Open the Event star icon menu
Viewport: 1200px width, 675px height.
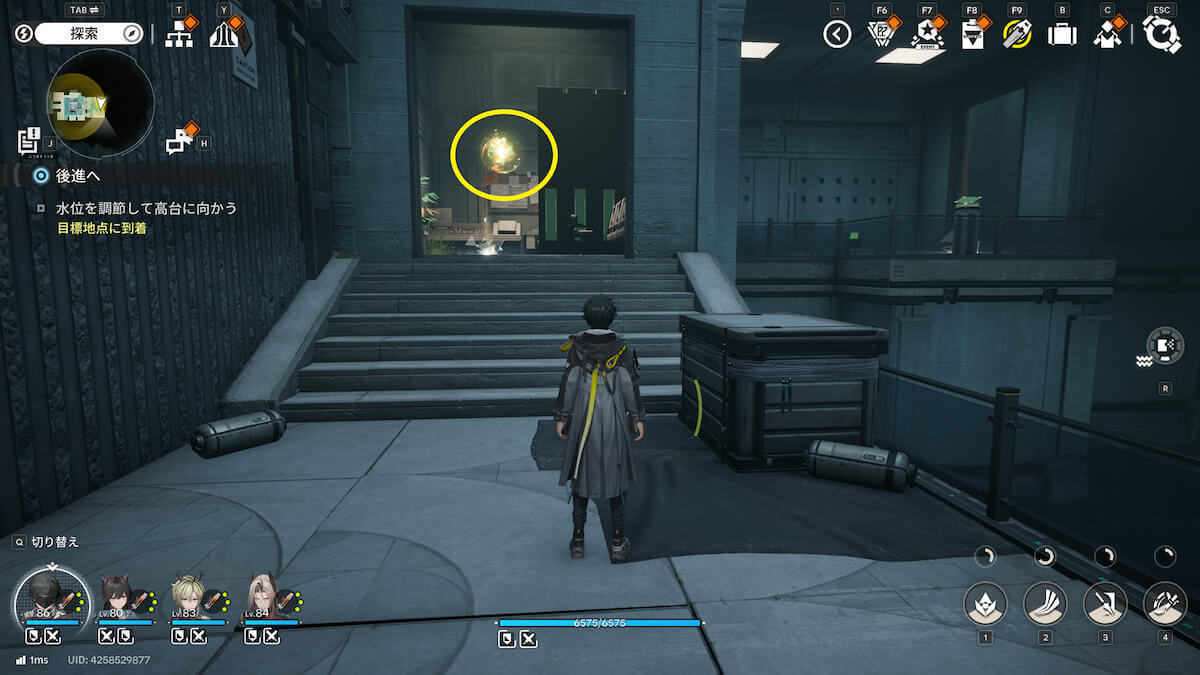click(927, 35)
